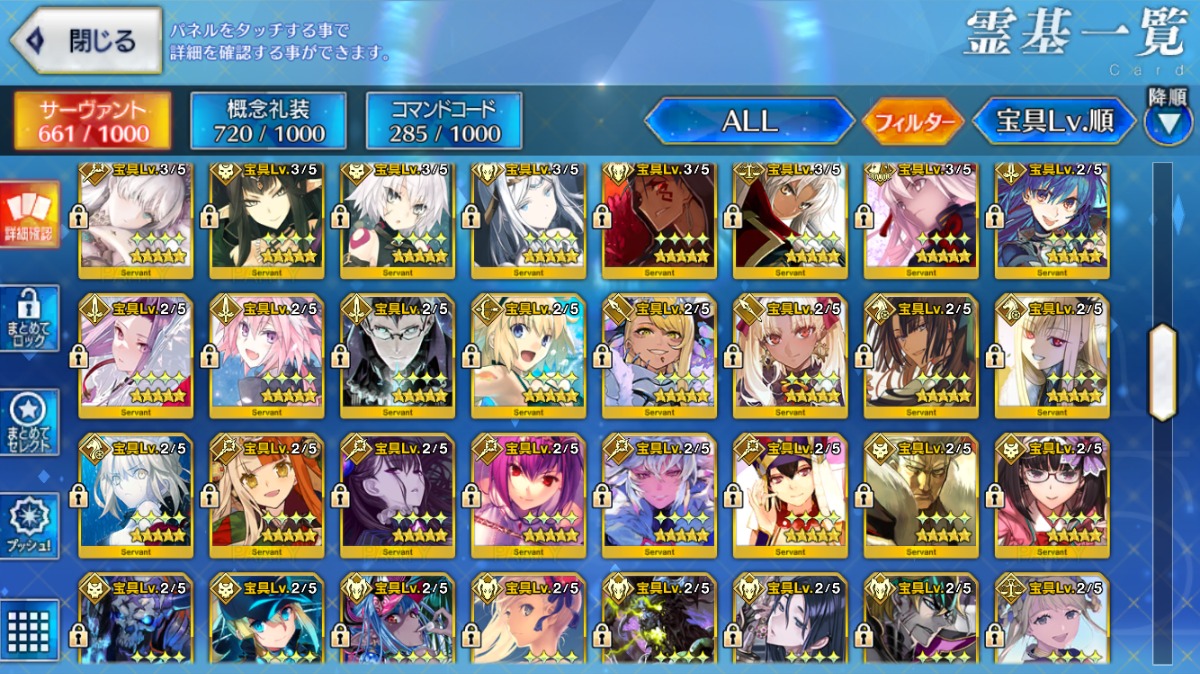The height and width of the screenshot is (674, 1200).
Task: Activate まとめてロック bulk lock
Action: click(x=29, y=319)
